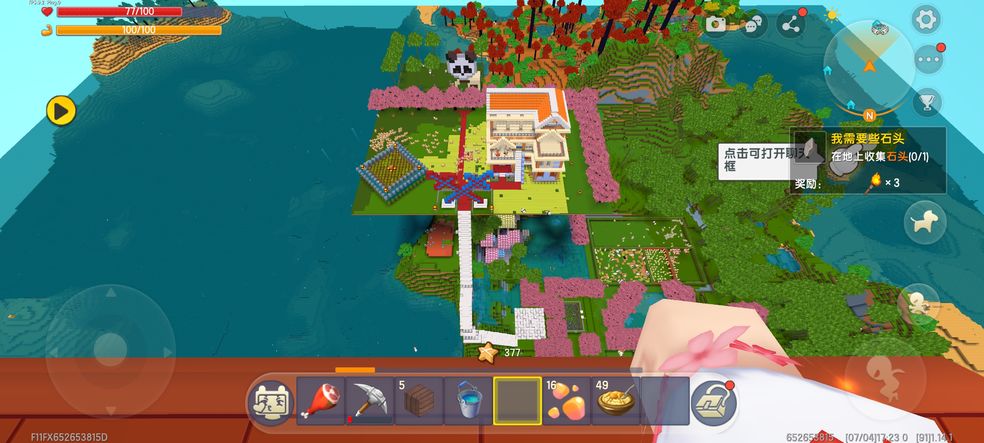Open the stone-collecting quest tracker
This screenshot has width=984, height=443.
868,159
